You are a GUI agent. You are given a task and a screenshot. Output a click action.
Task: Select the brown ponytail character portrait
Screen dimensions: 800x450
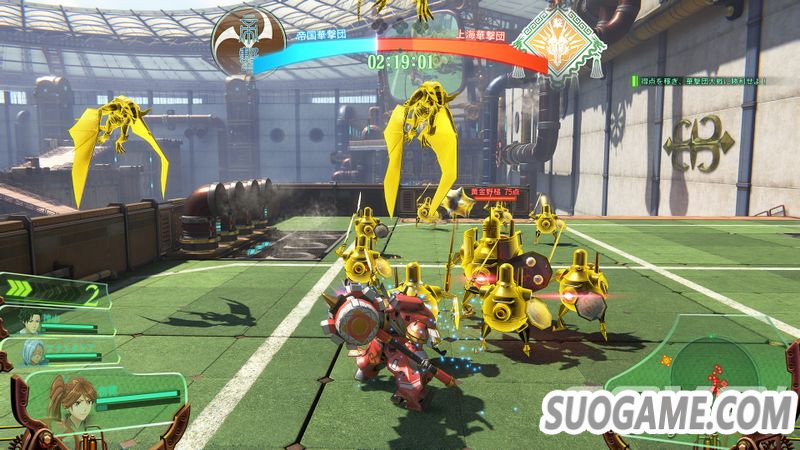pos(72,402)
